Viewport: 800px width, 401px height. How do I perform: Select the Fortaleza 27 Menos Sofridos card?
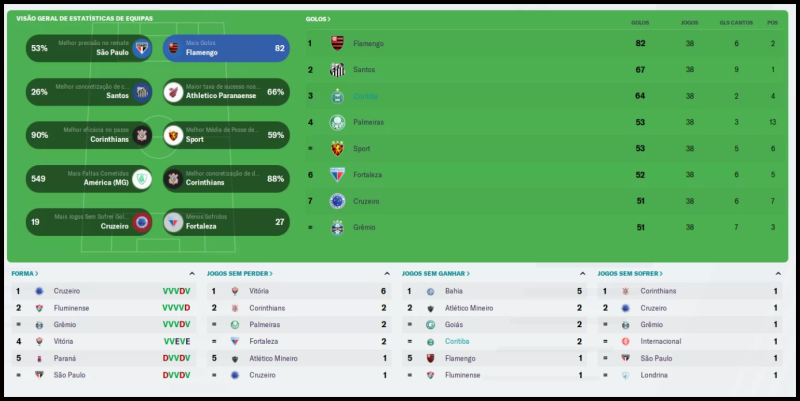click(226, 222)
